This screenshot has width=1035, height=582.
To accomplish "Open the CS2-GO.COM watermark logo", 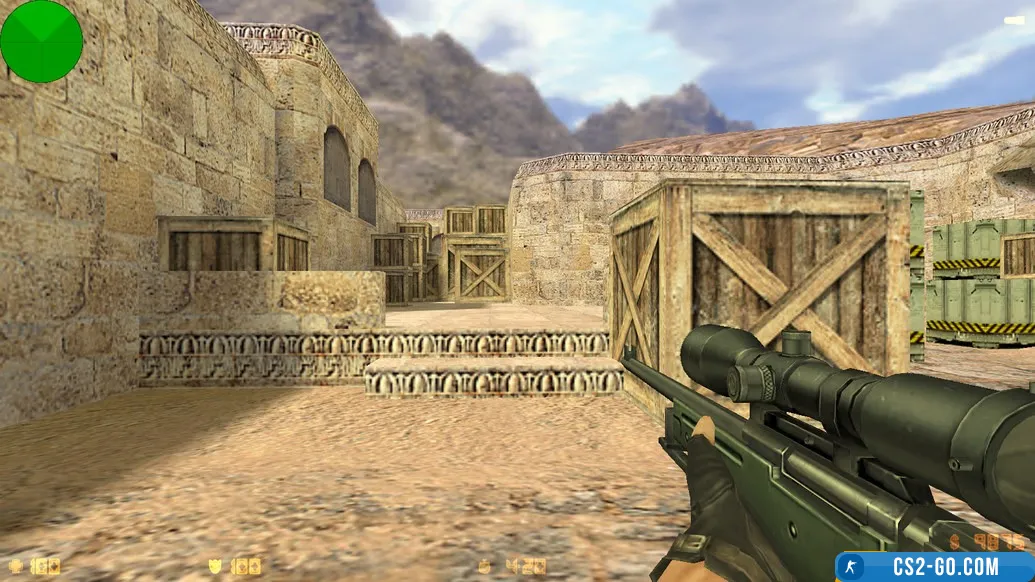I will click(935, 566).
